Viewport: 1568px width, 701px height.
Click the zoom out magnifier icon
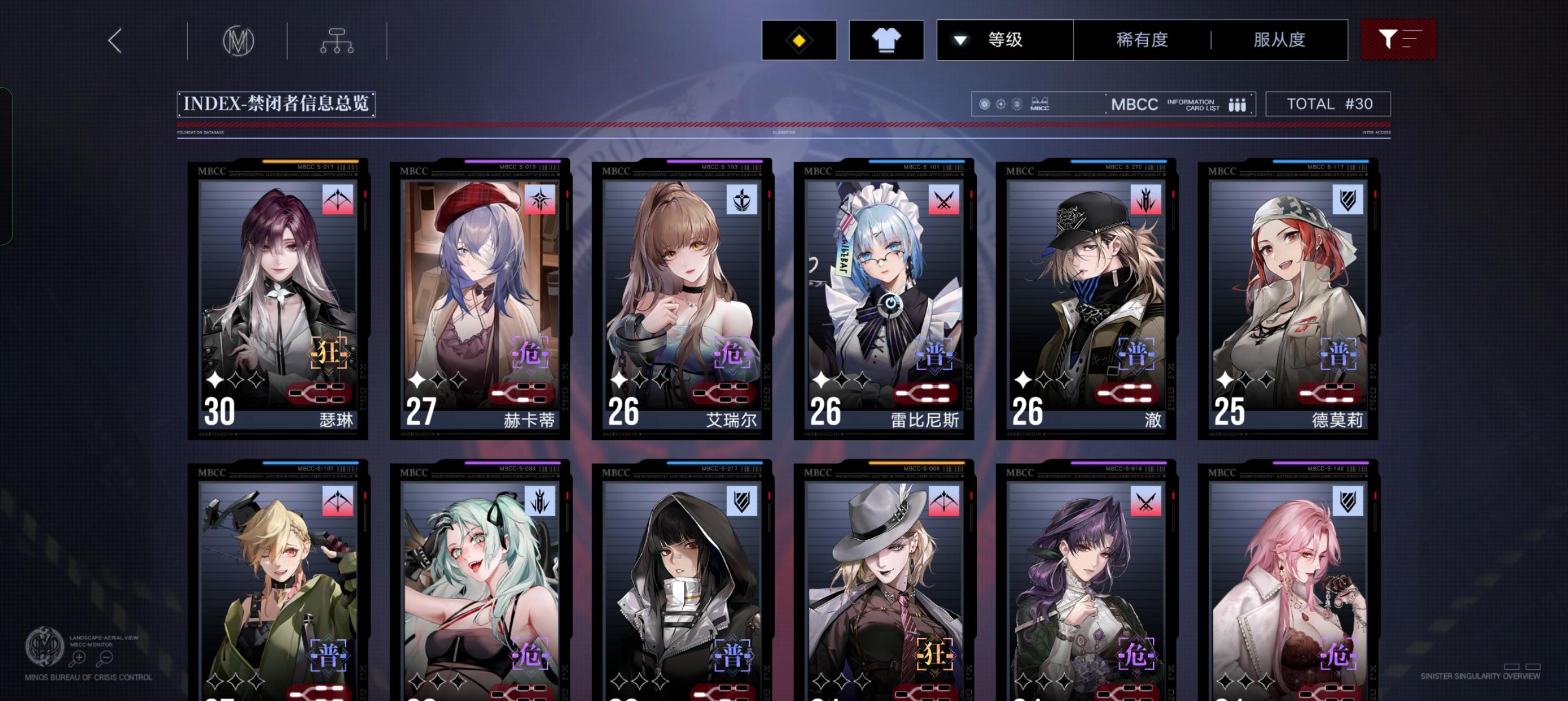point(106,657)
